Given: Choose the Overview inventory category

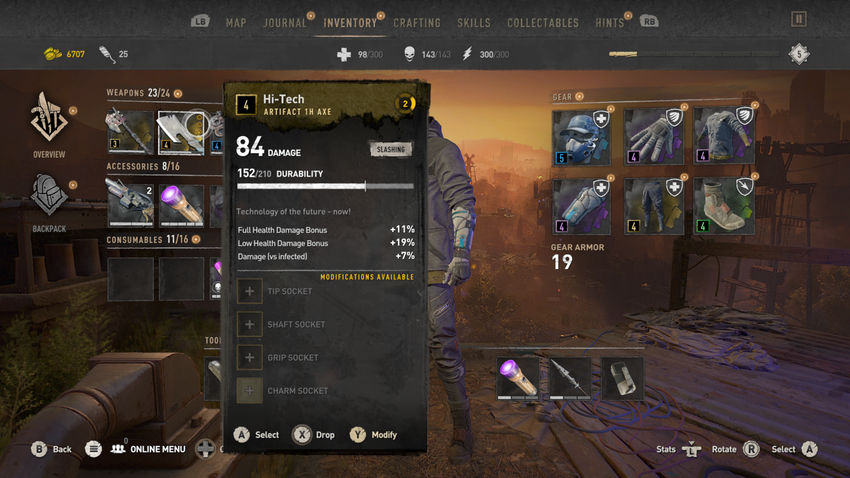Looking at the screenshot, I should click(48, 123).
